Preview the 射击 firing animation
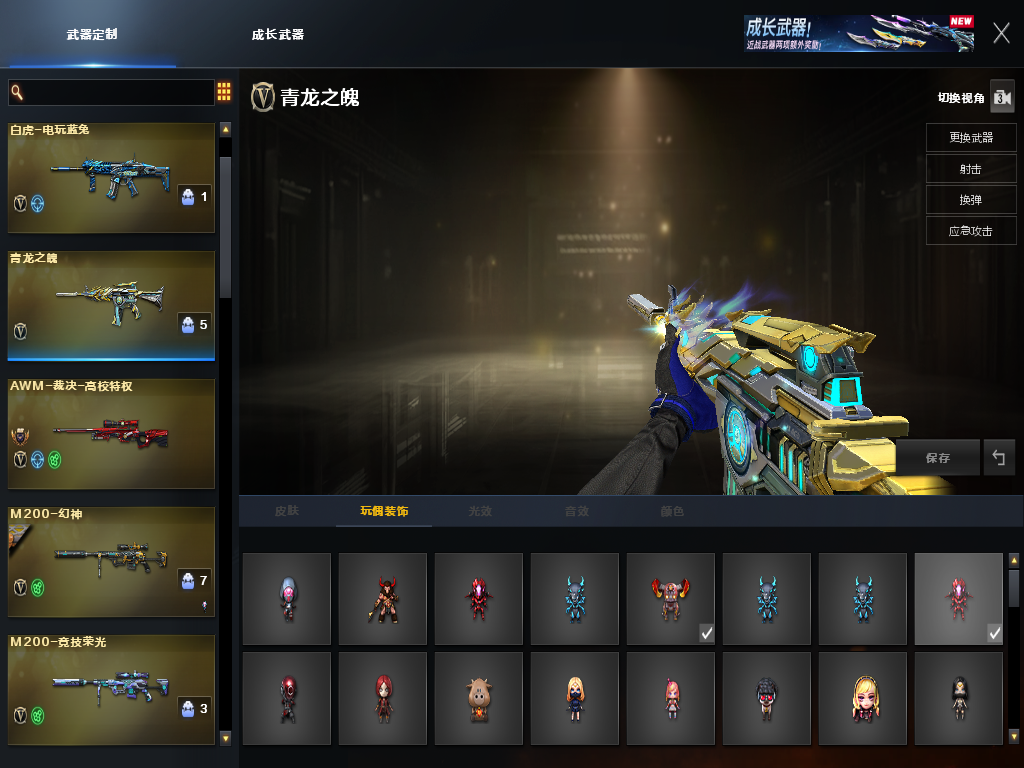The width and height of the screenshot is (1024, 768). (970, 168)
